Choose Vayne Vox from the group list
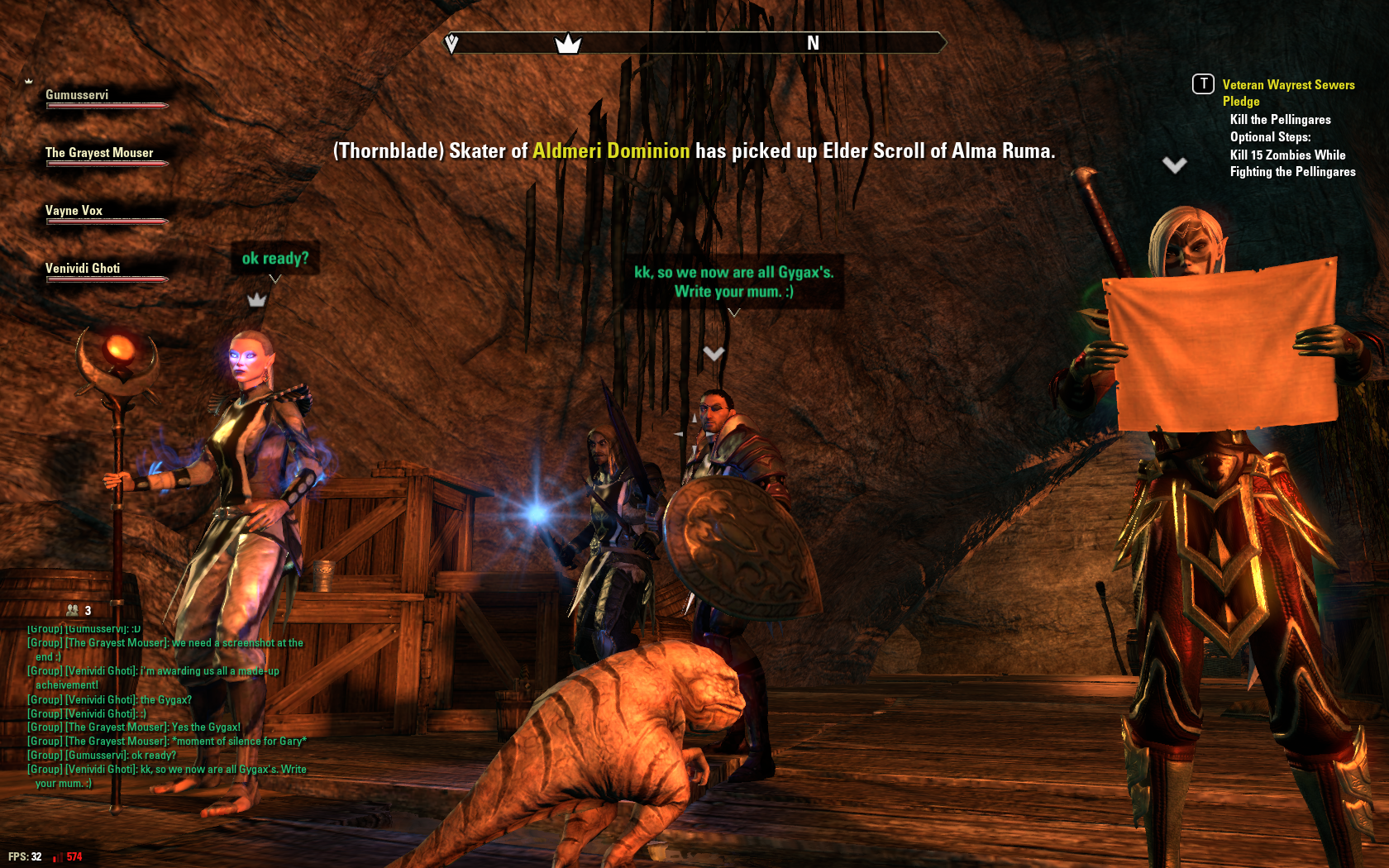This screenshot has height=868, width=1389. point(74,212)
